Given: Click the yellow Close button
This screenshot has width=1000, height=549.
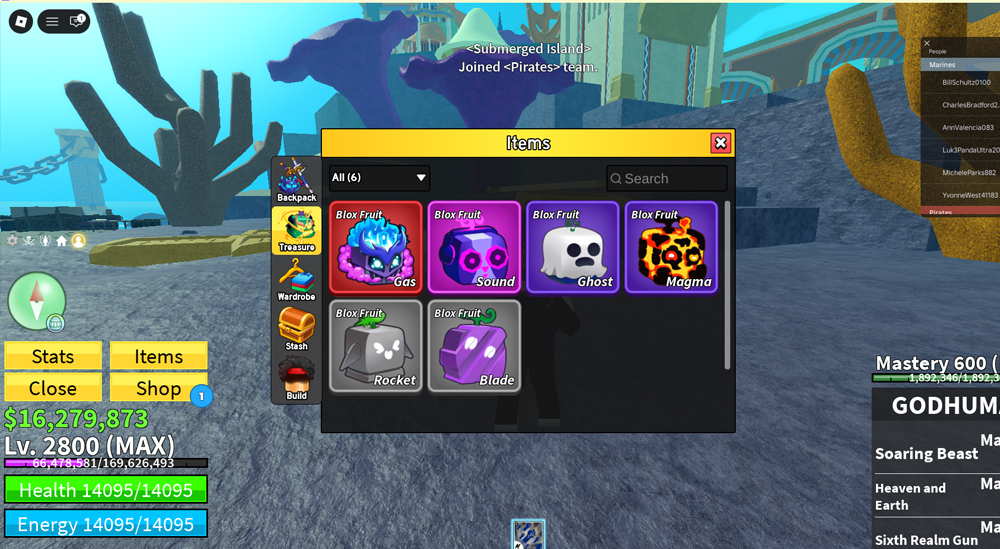Looking at the screenshot, I should 53,388.
